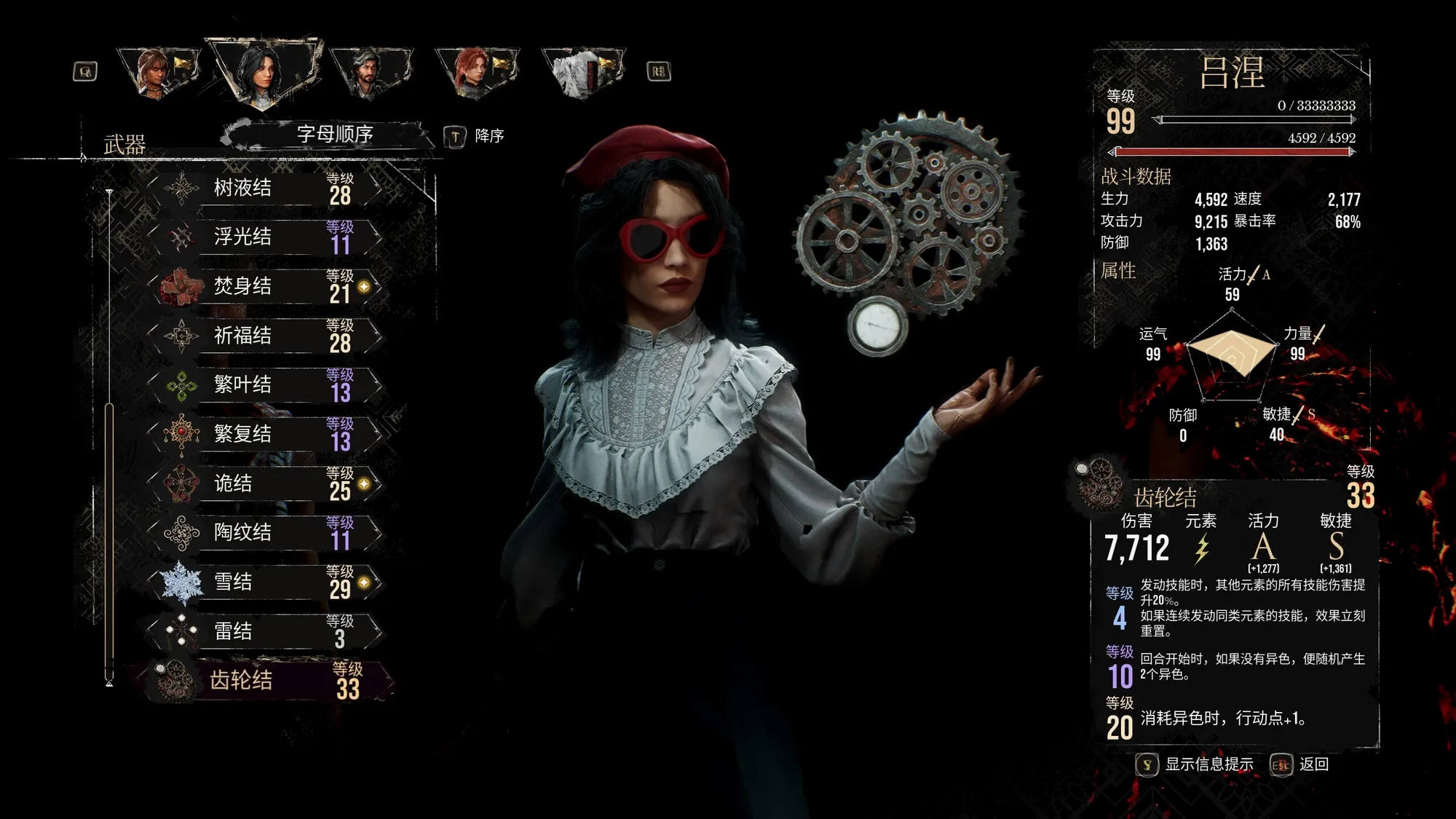The height and width of the screenshot is (819, 1456).
Task: Select the highlighted 齿轮结 weapon
Action: (x=266, y=680)
